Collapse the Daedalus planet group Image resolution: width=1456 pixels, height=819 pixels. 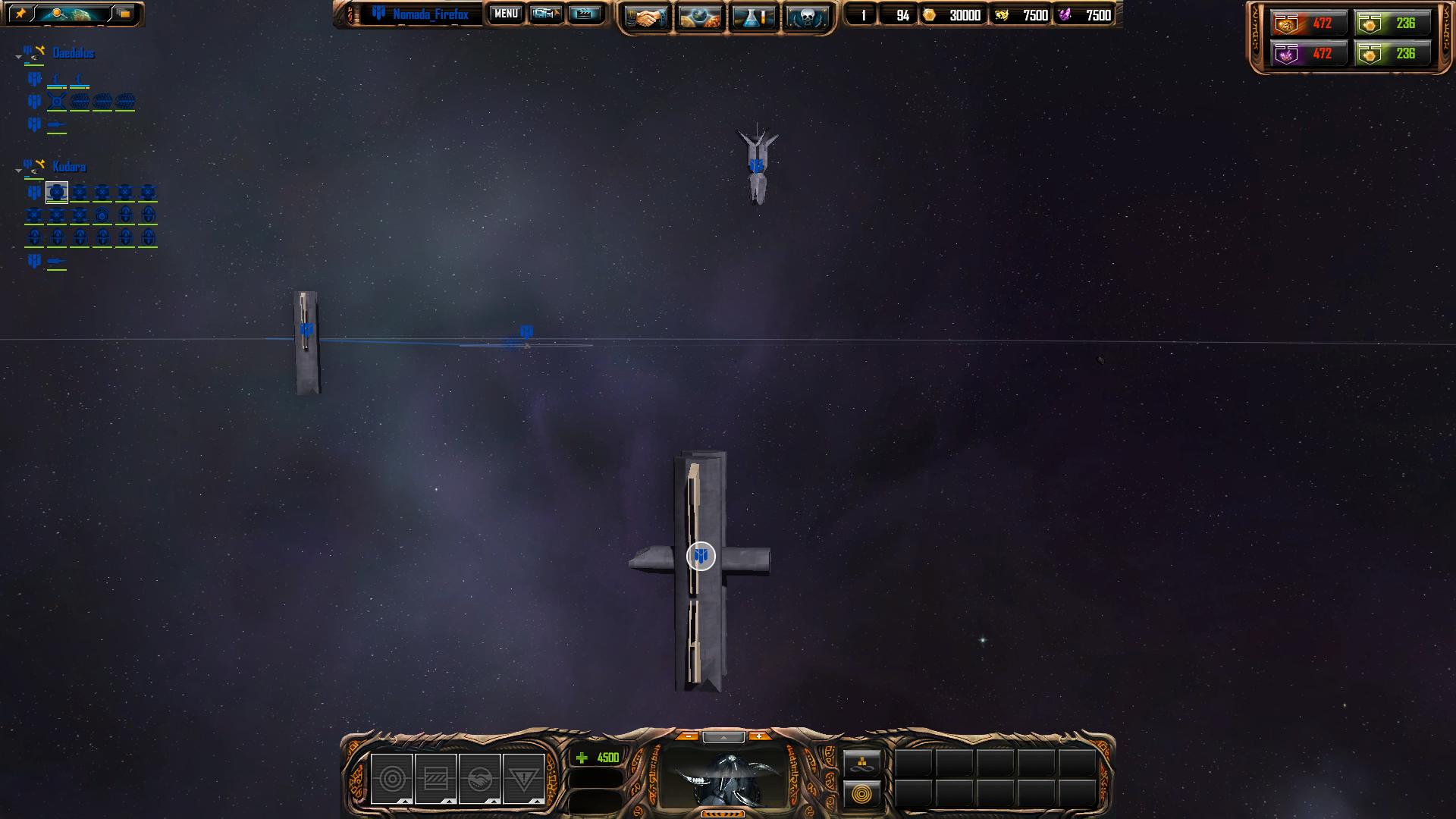click(18, 57)
